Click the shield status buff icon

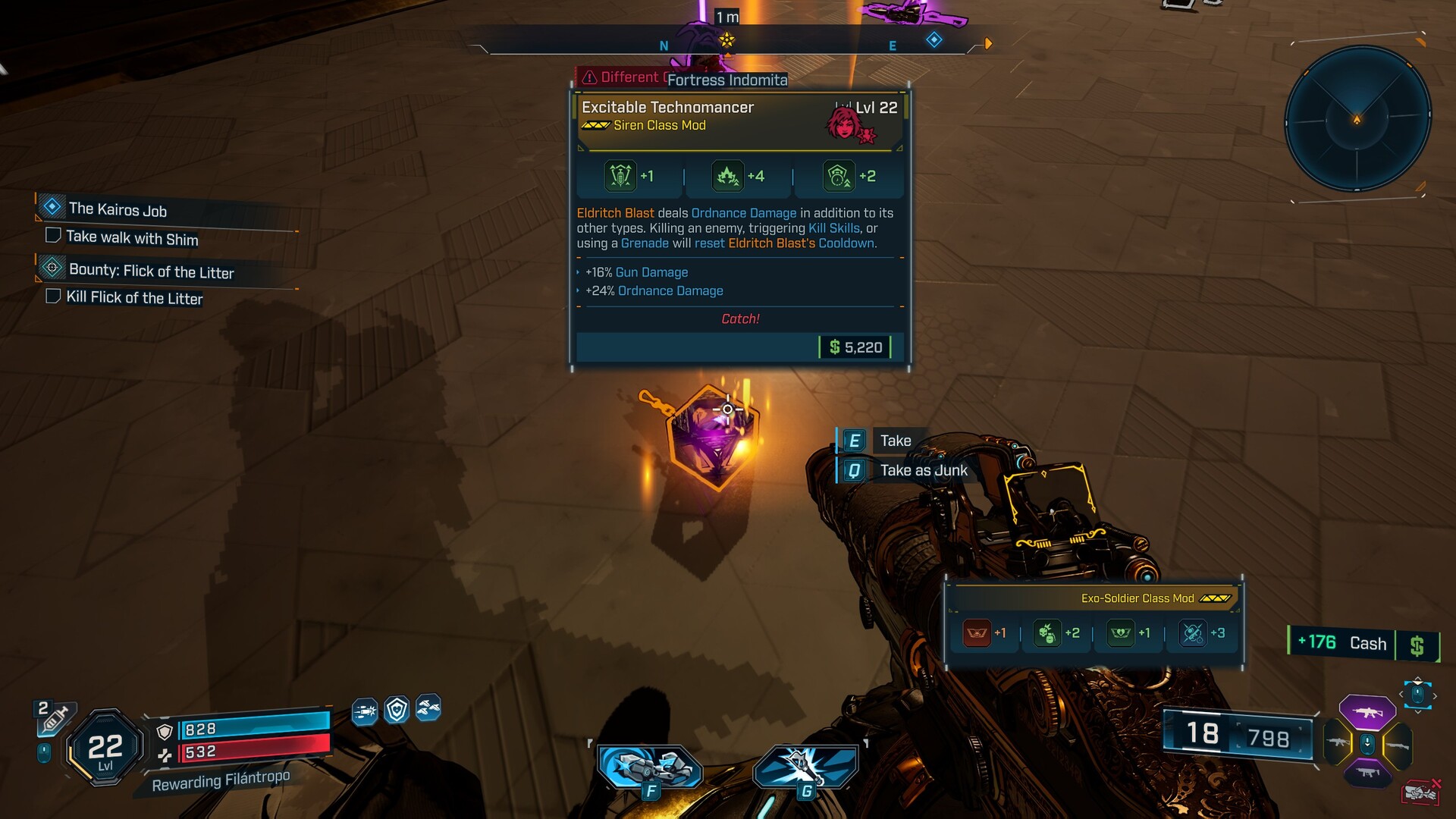[x=397, y=710]
